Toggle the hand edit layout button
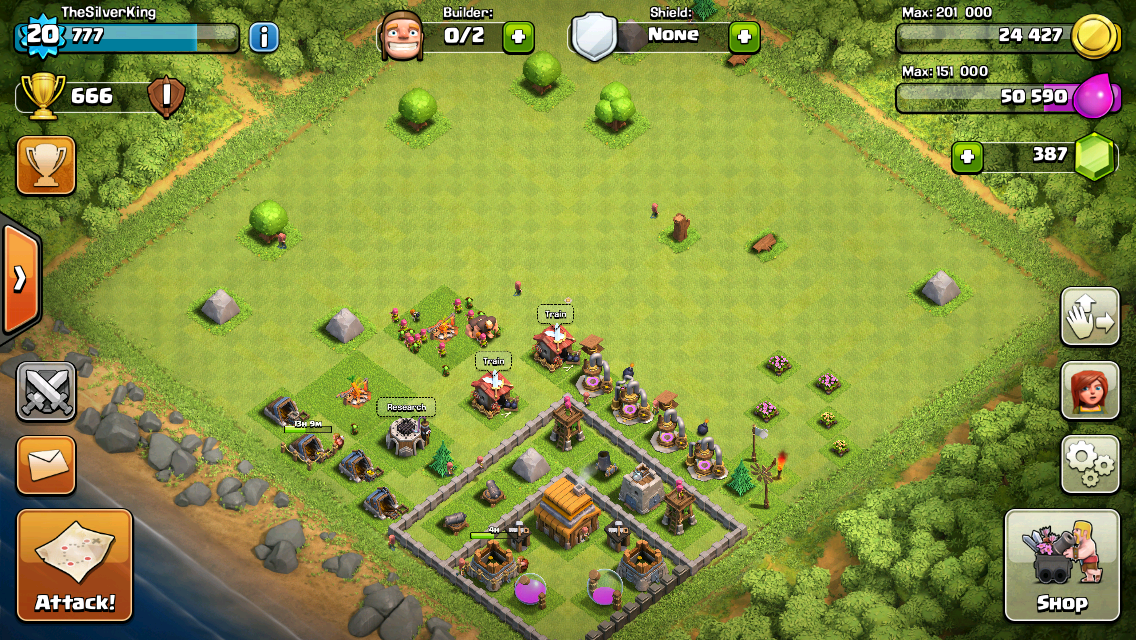 [x=1090, y=317]
